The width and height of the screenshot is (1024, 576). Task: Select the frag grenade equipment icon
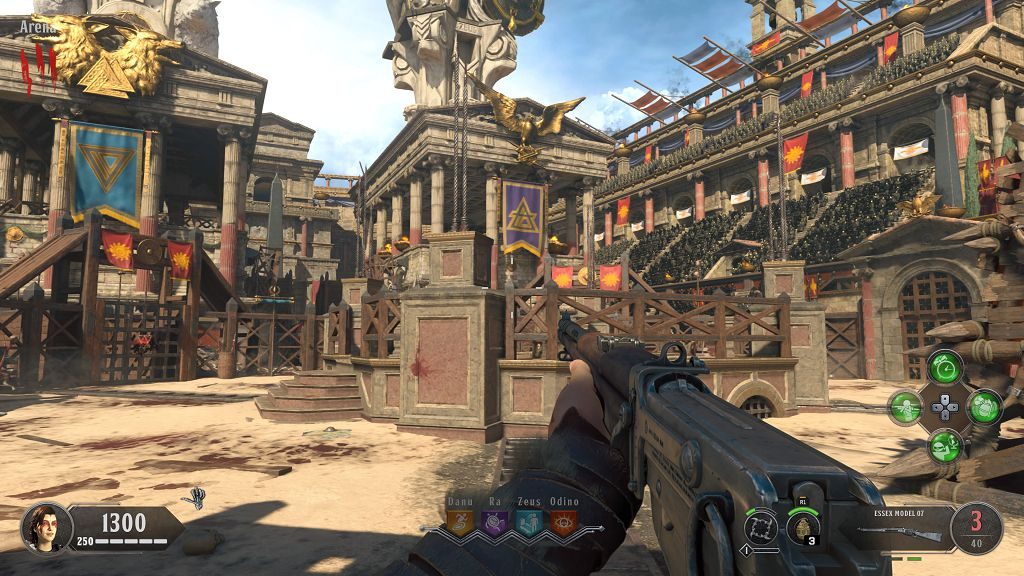803,526
